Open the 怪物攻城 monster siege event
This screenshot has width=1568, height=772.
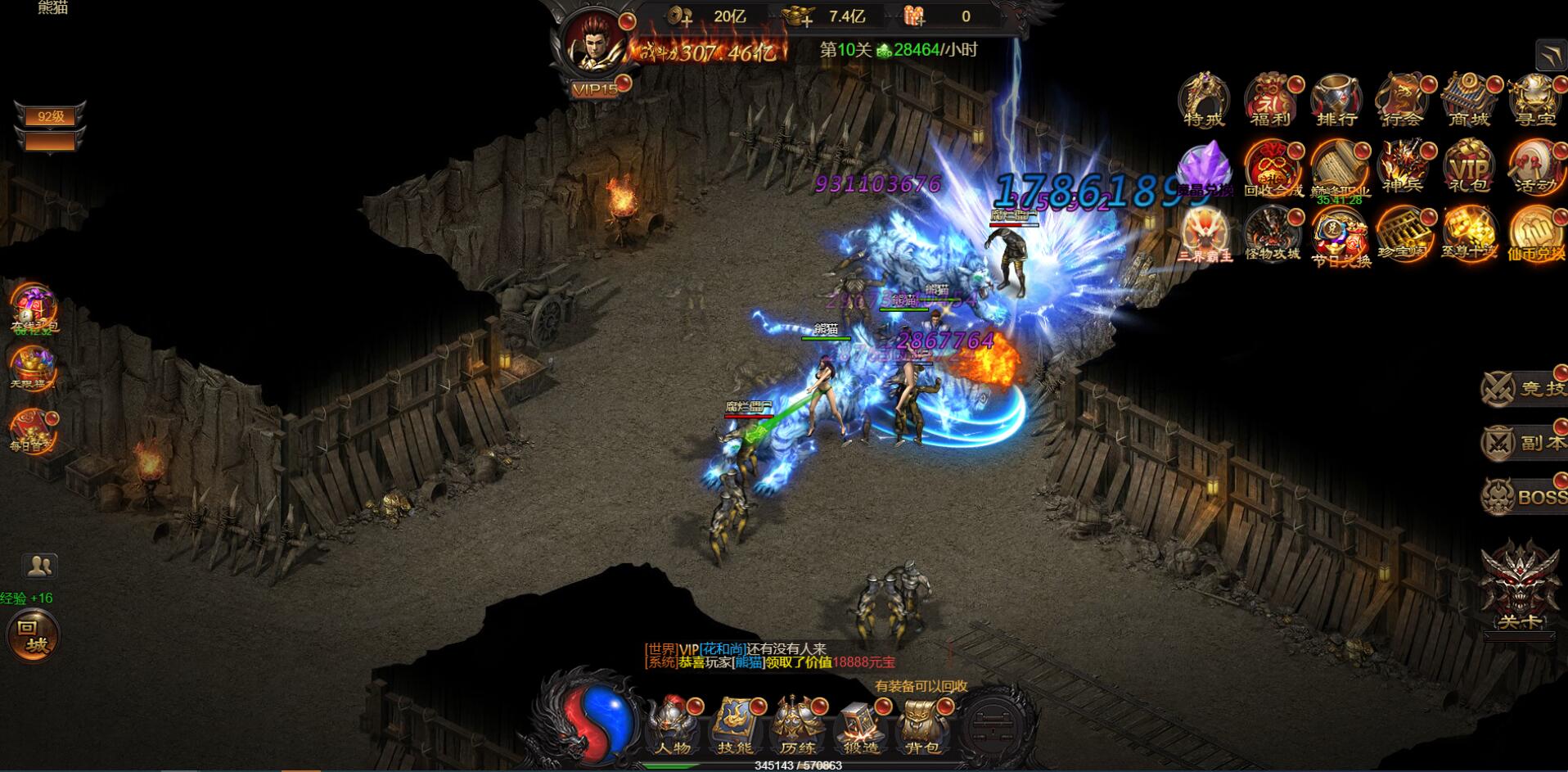point(1271,233)
